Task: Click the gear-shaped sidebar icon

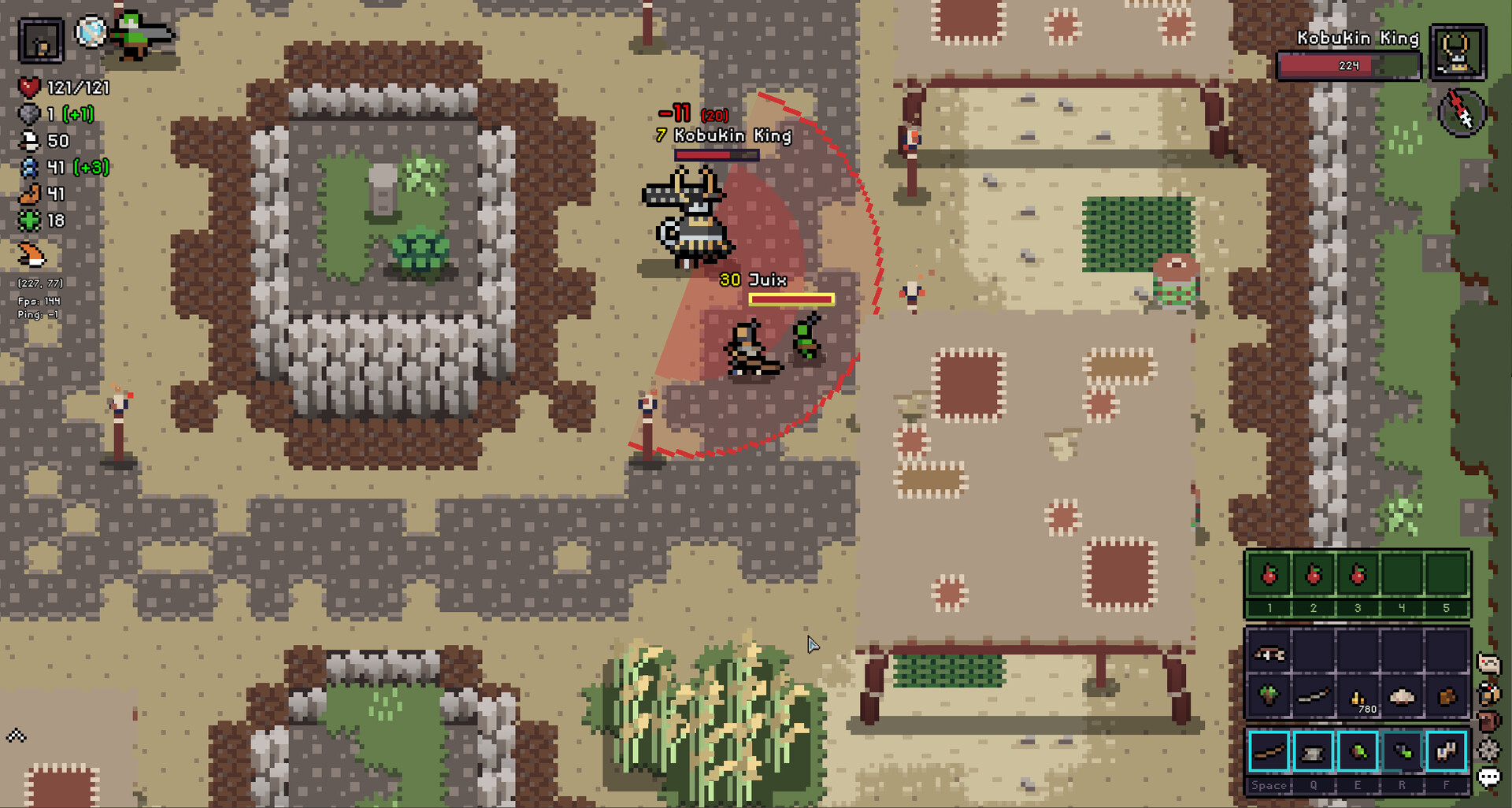Action: point(1488,748)
